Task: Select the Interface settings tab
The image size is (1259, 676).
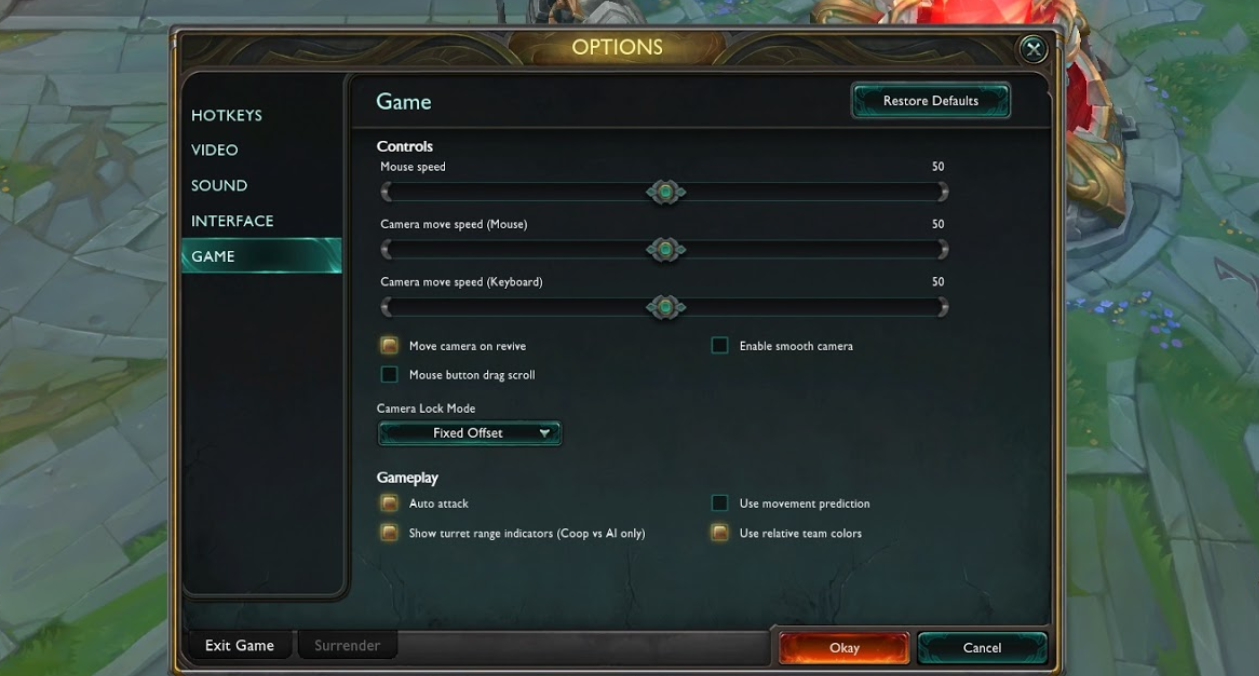Action: click(x=232, y=221)
